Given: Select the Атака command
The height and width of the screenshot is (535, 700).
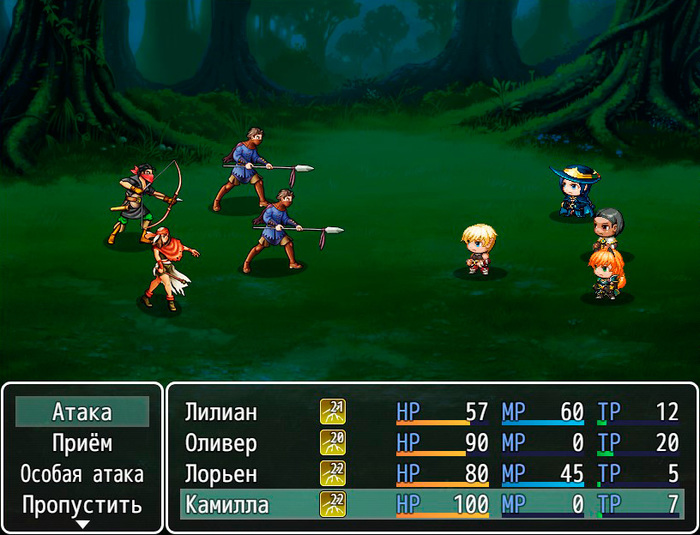Looking at the screenshot, I should pyautogui.click(x=82, y=412).
